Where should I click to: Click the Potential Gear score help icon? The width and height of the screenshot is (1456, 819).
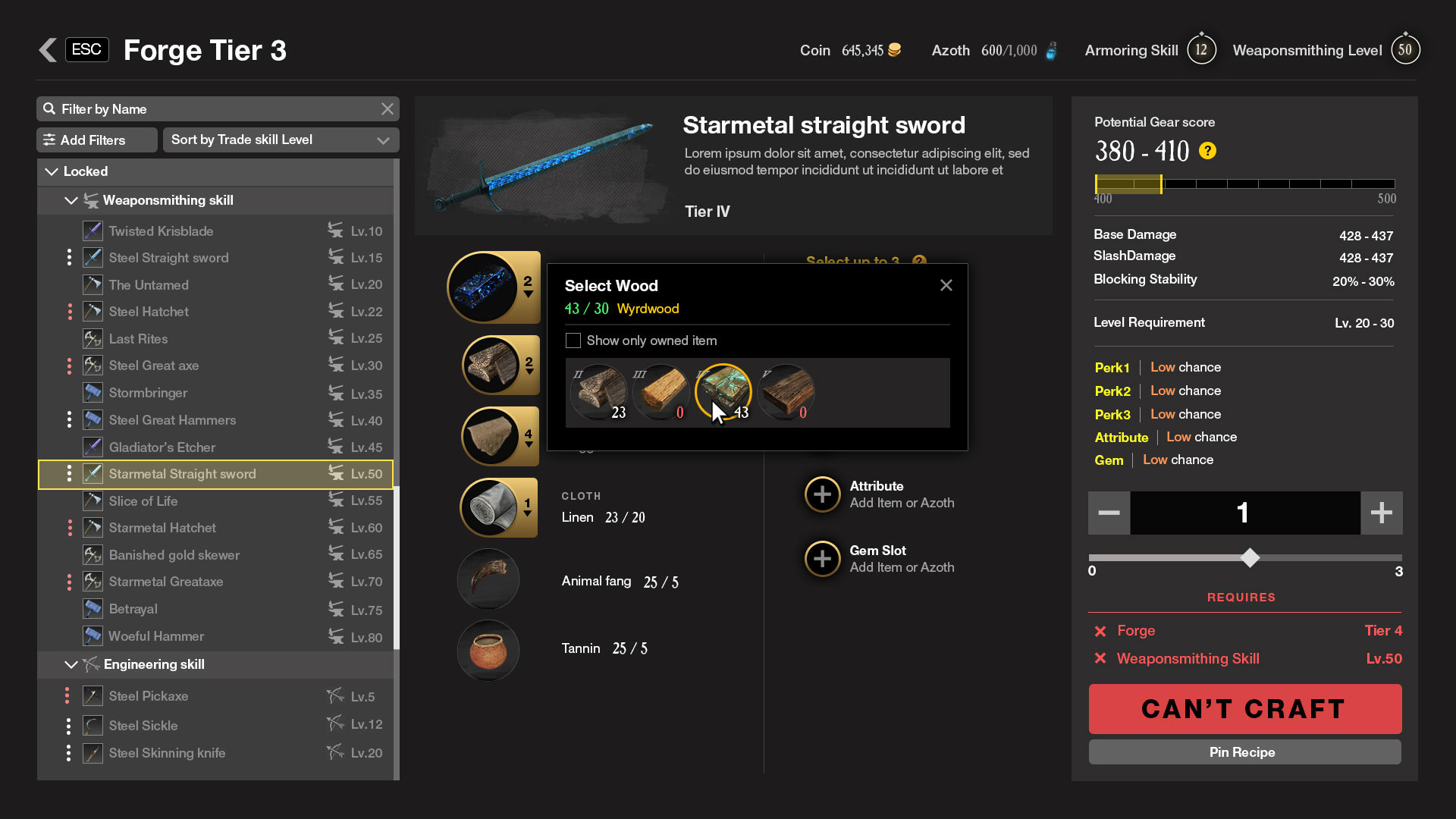[1207, 151]
